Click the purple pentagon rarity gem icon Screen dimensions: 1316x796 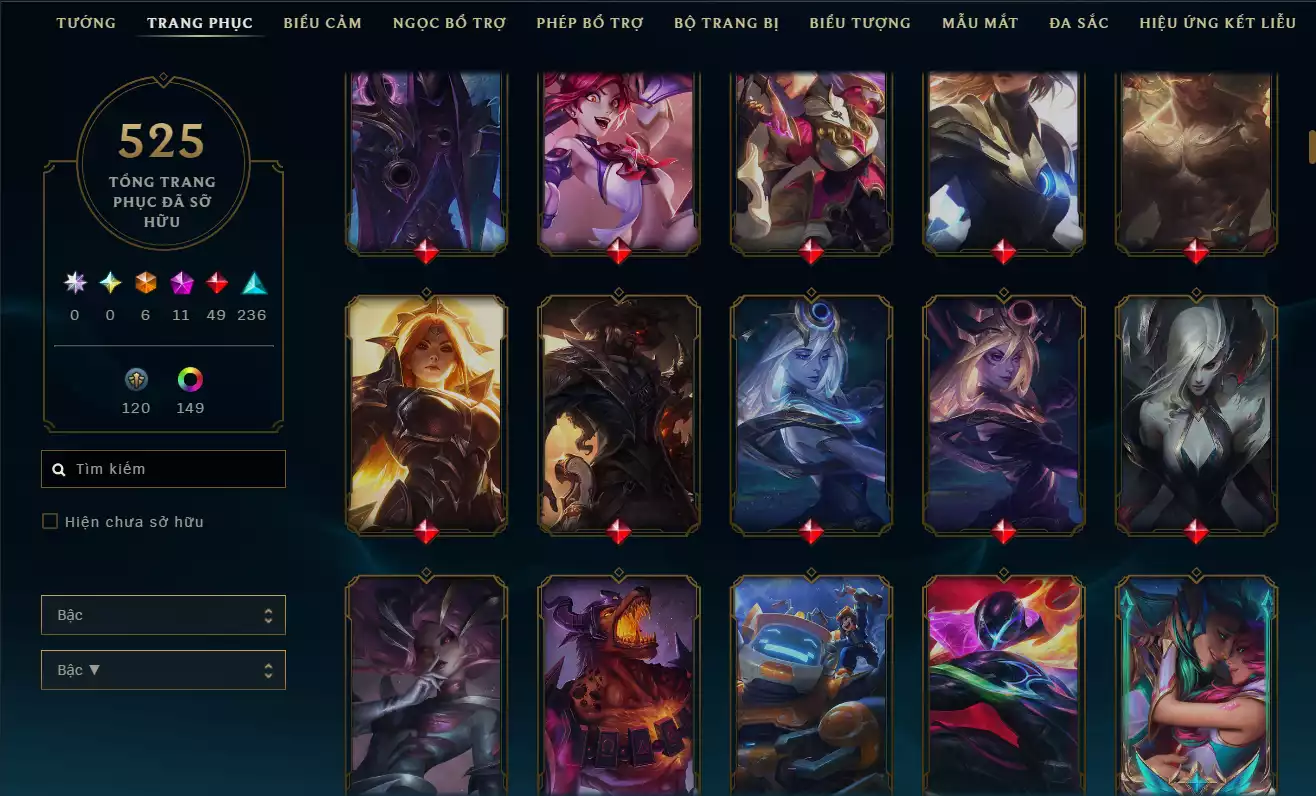(x=181, y=283)
